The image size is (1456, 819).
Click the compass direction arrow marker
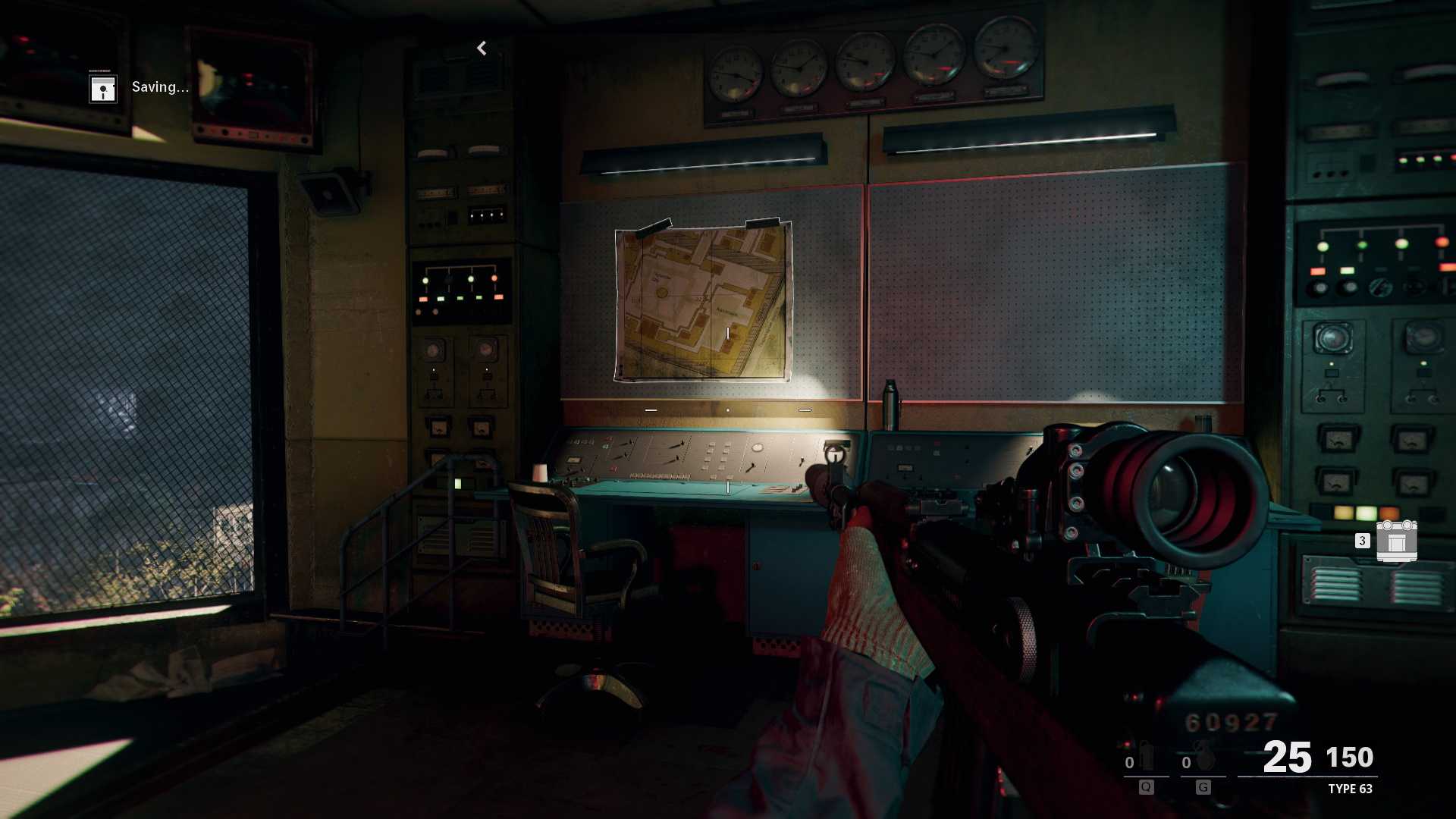[x=482, y=49]
